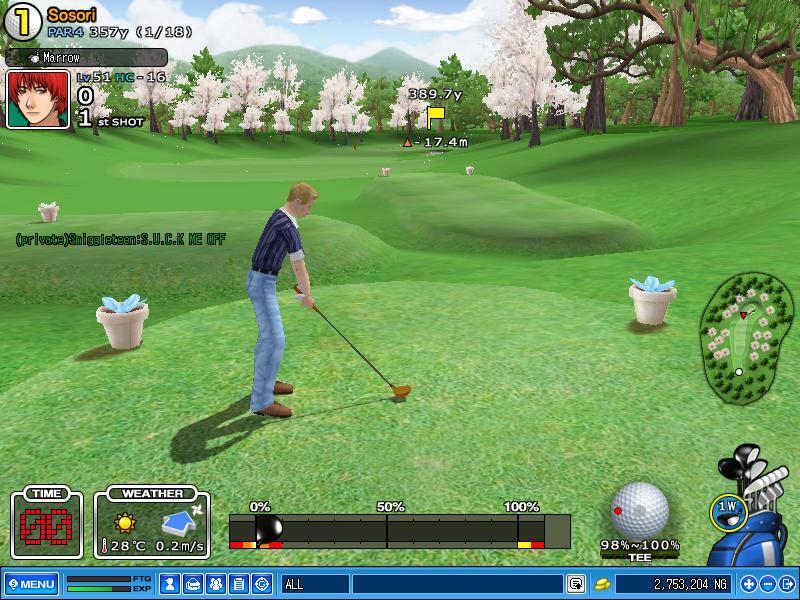Click the power shot gauge bar
The image size is (800, 600).
point(400,530)
